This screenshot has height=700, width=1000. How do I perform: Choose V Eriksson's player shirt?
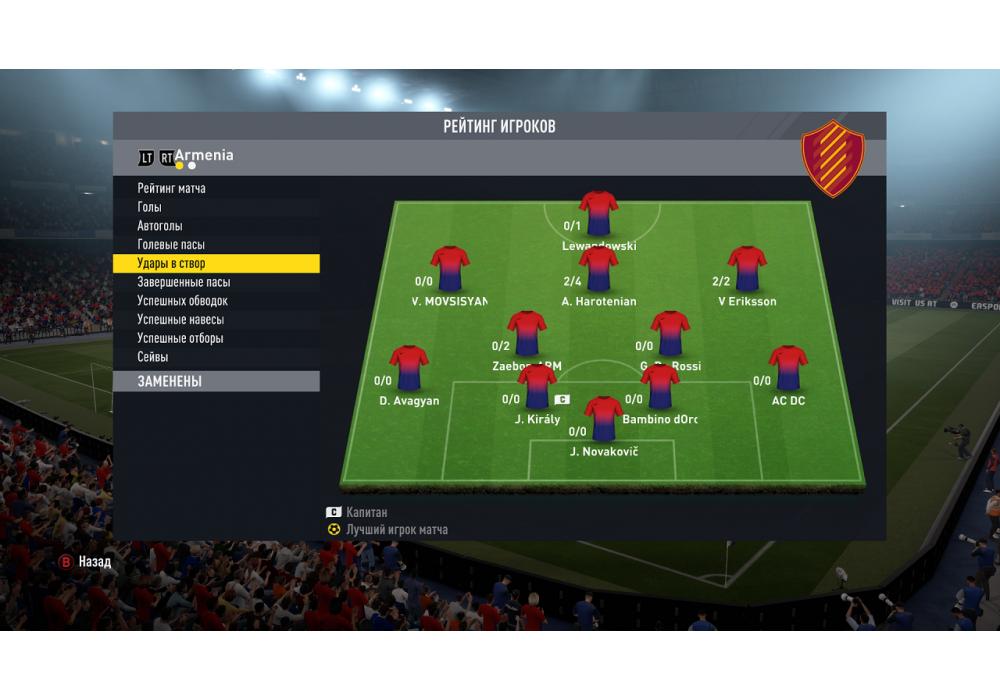[x=746, y=267]
